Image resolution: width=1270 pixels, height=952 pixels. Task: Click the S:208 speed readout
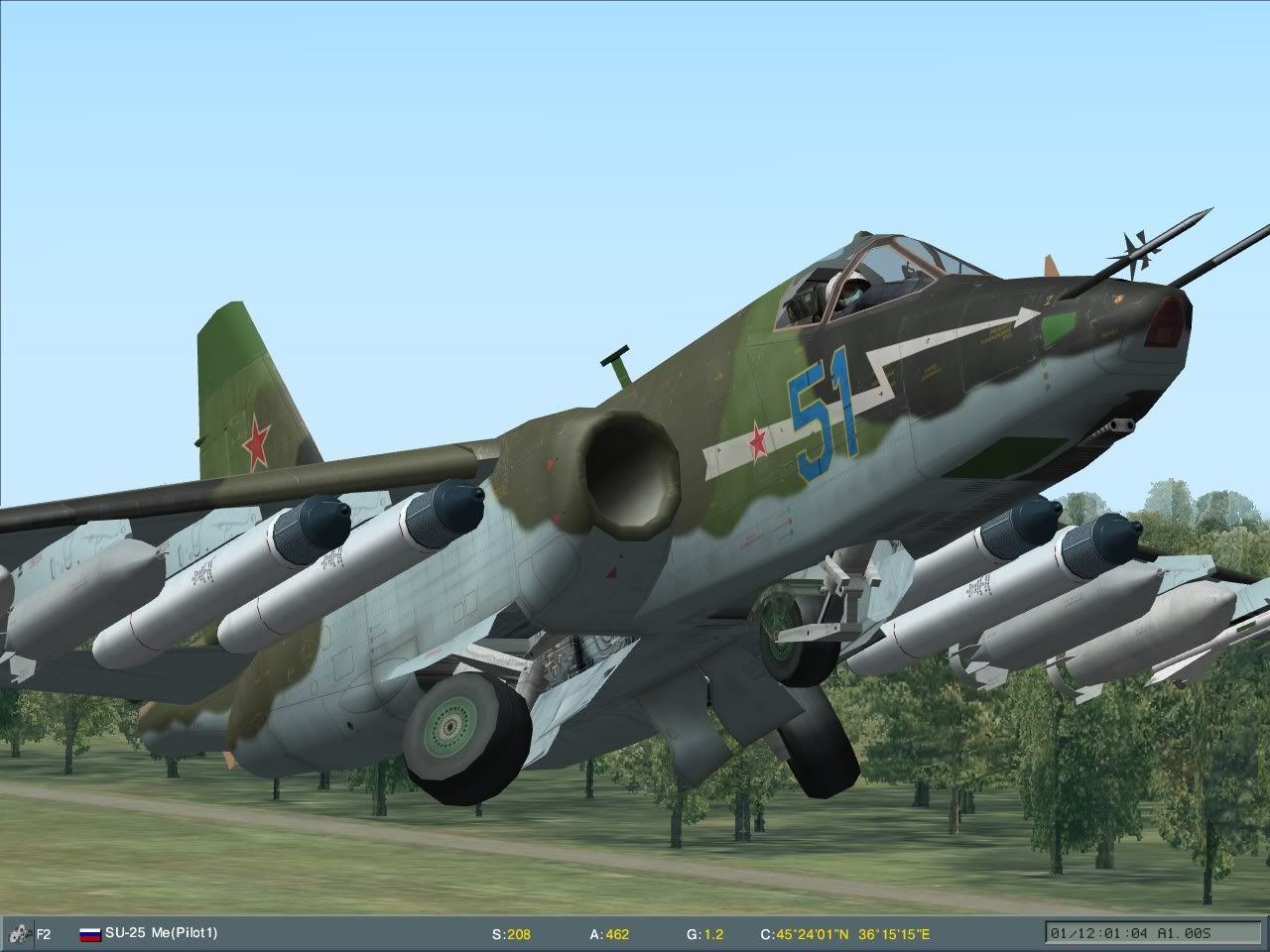coord(512,933)
